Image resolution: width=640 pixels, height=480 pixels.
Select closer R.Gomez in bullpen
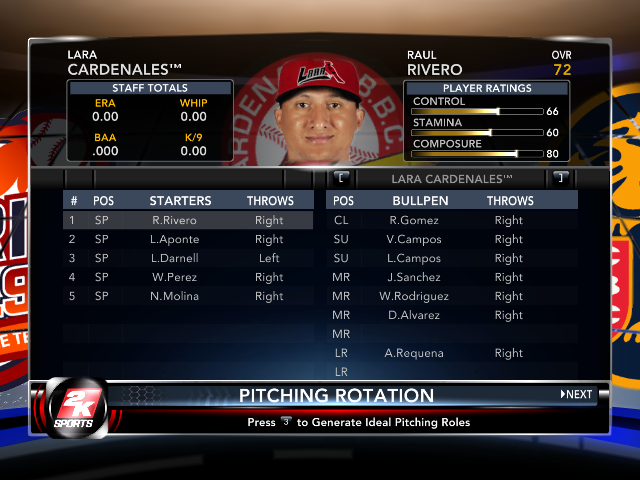tap(452, 220)
